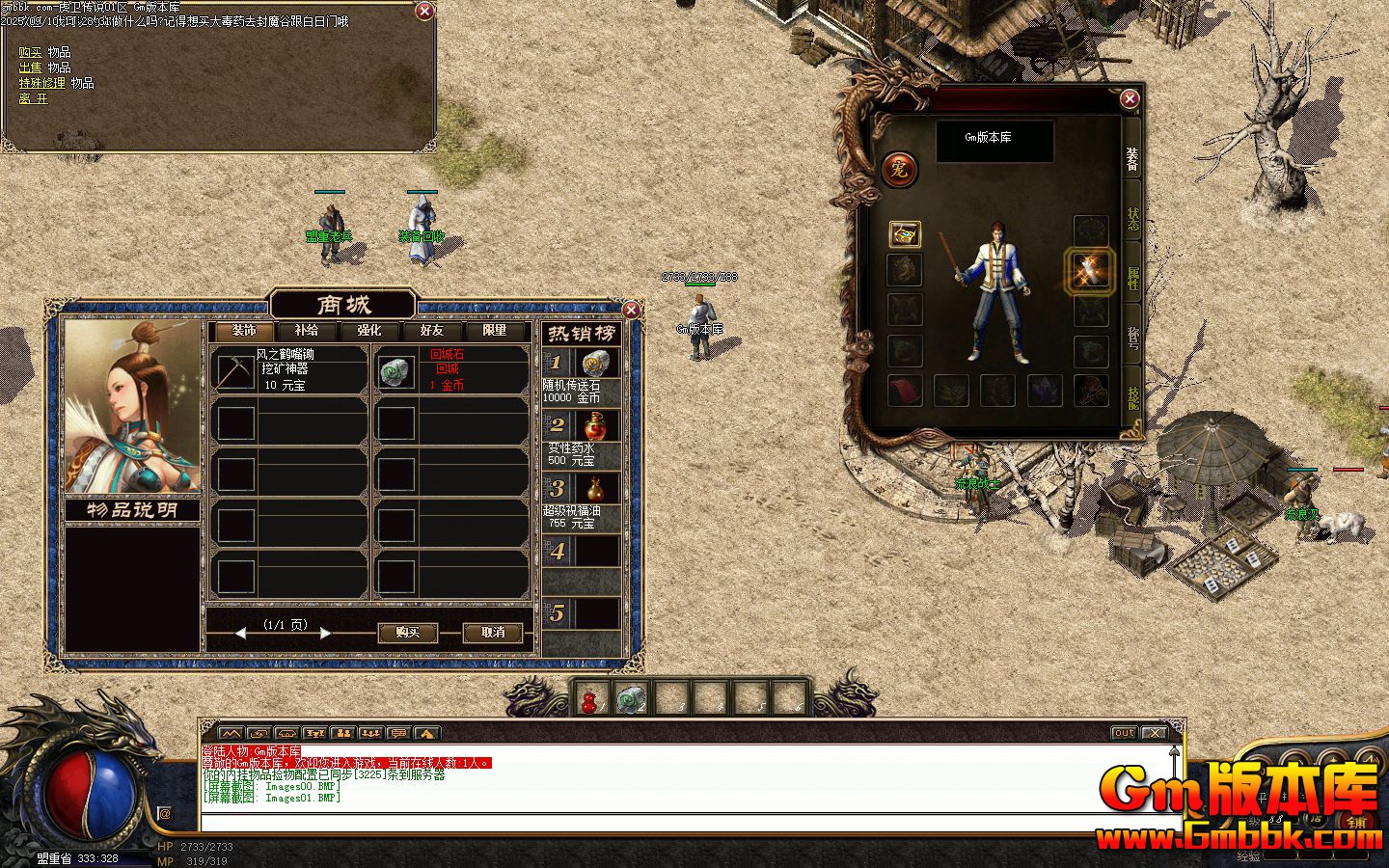Use the red gourd potion in hotbar

coord(588,698)
